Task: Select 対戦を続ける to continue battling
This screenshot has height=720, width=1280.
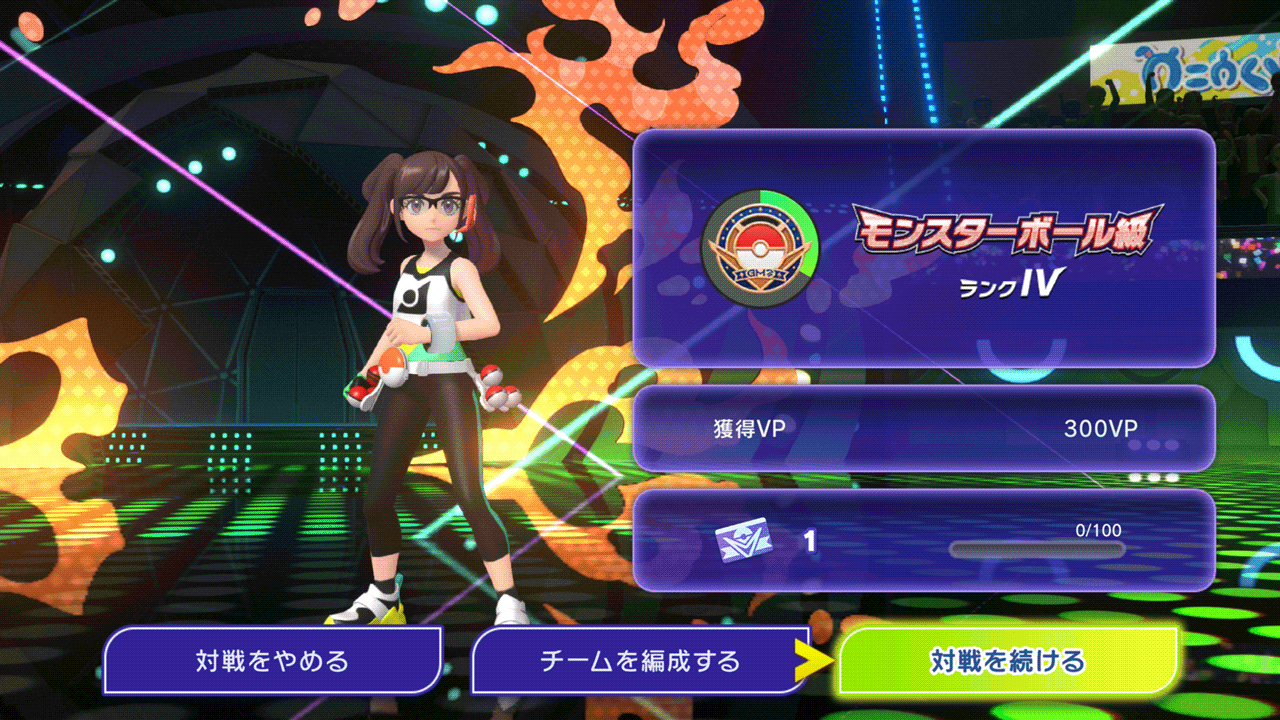Action: click(x=1007, y=661)
